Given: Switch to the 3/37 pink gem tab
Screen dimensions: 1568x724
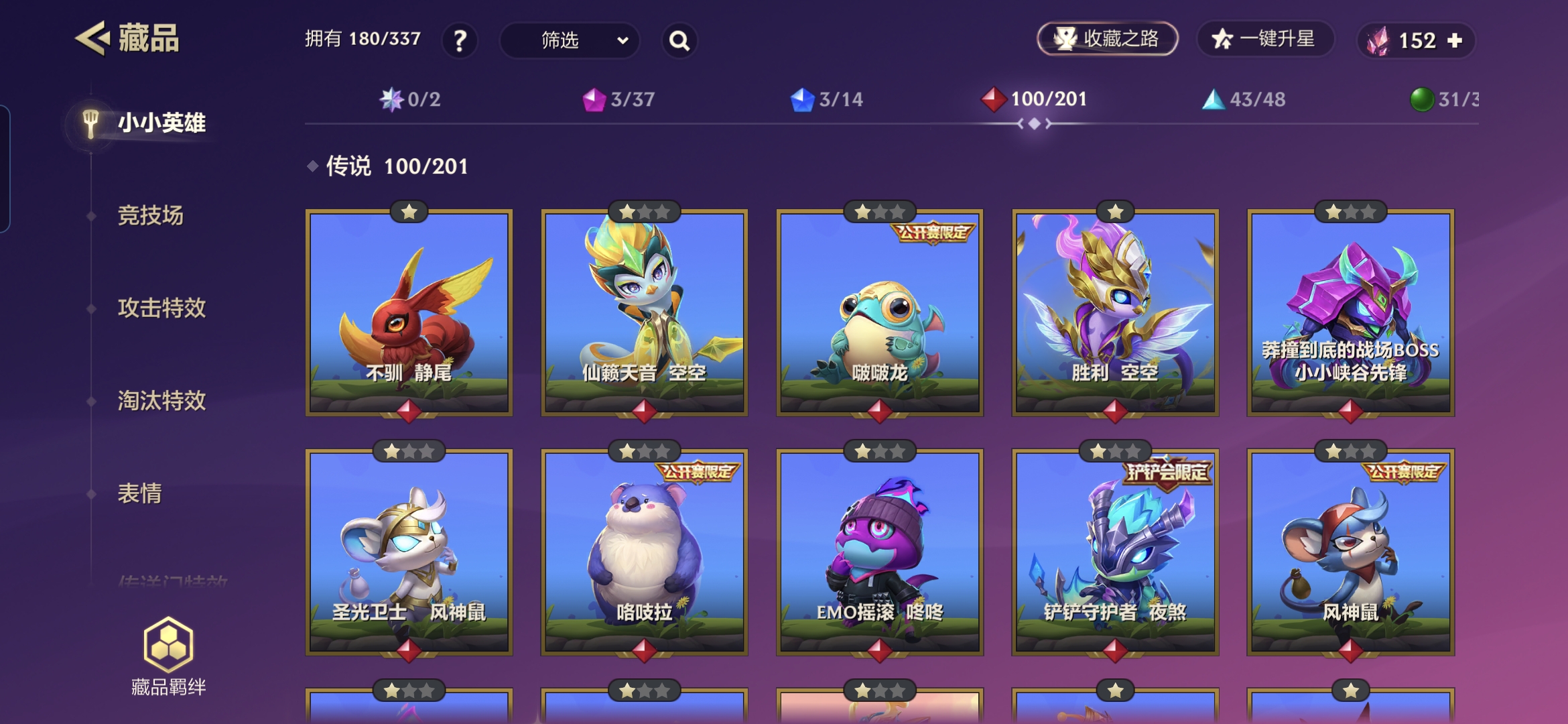Looking at the screenshot, I should coord(618,100).
